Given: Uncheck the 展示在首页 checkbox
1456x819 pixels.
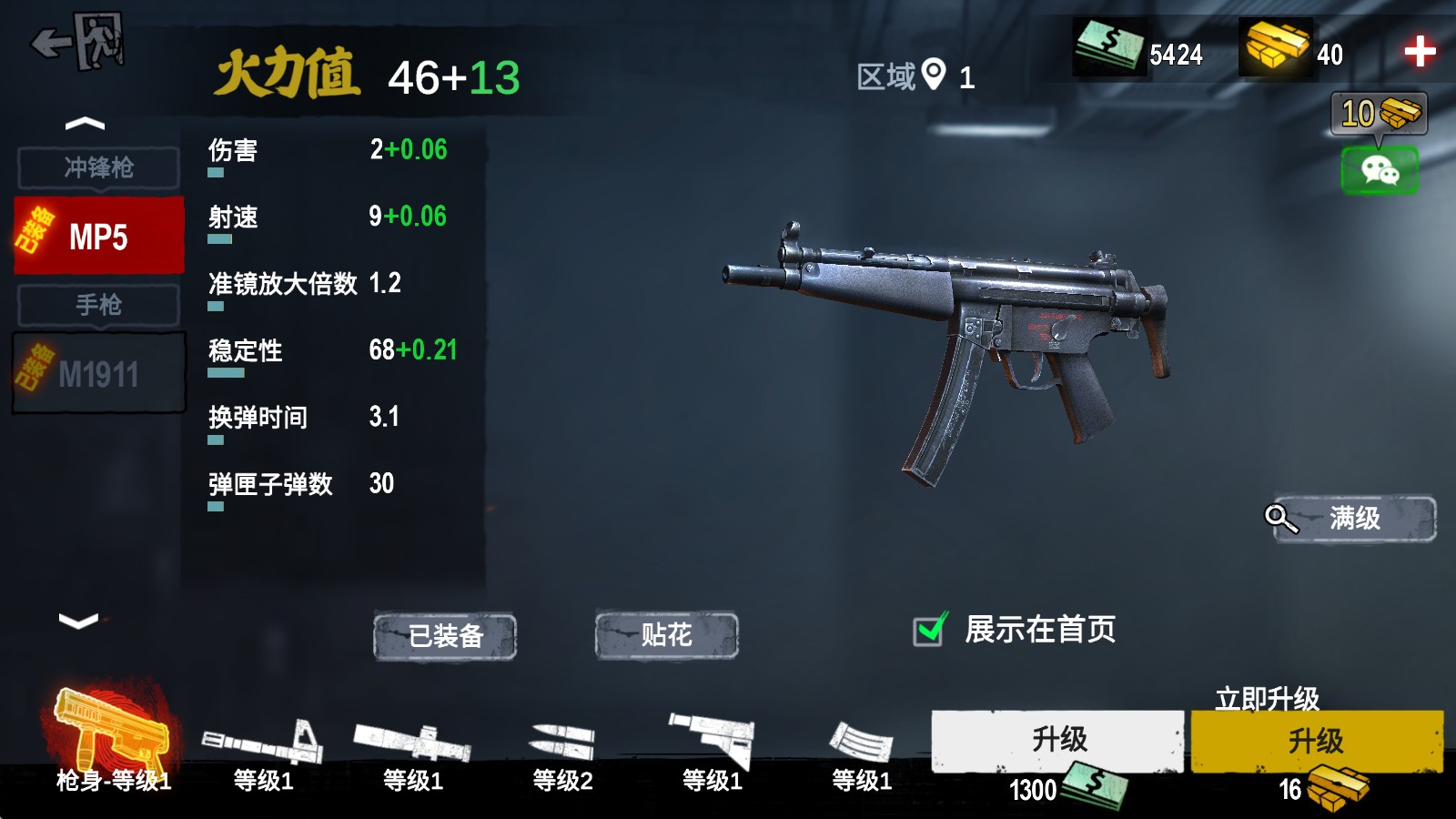Looking at the screenshot, I should (x=930, y=628).
